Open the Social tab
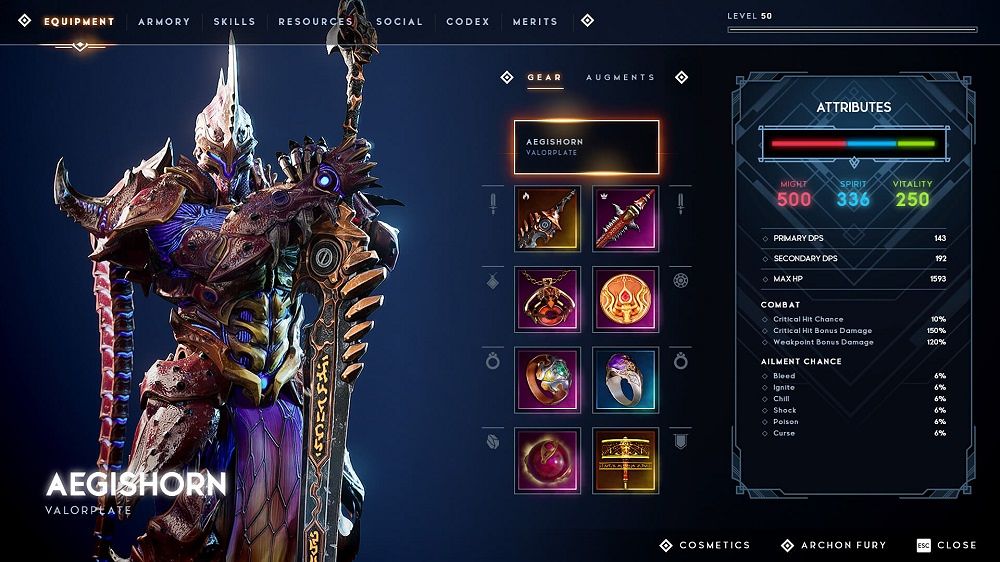1000x562 pixels. tap(399, 21)
